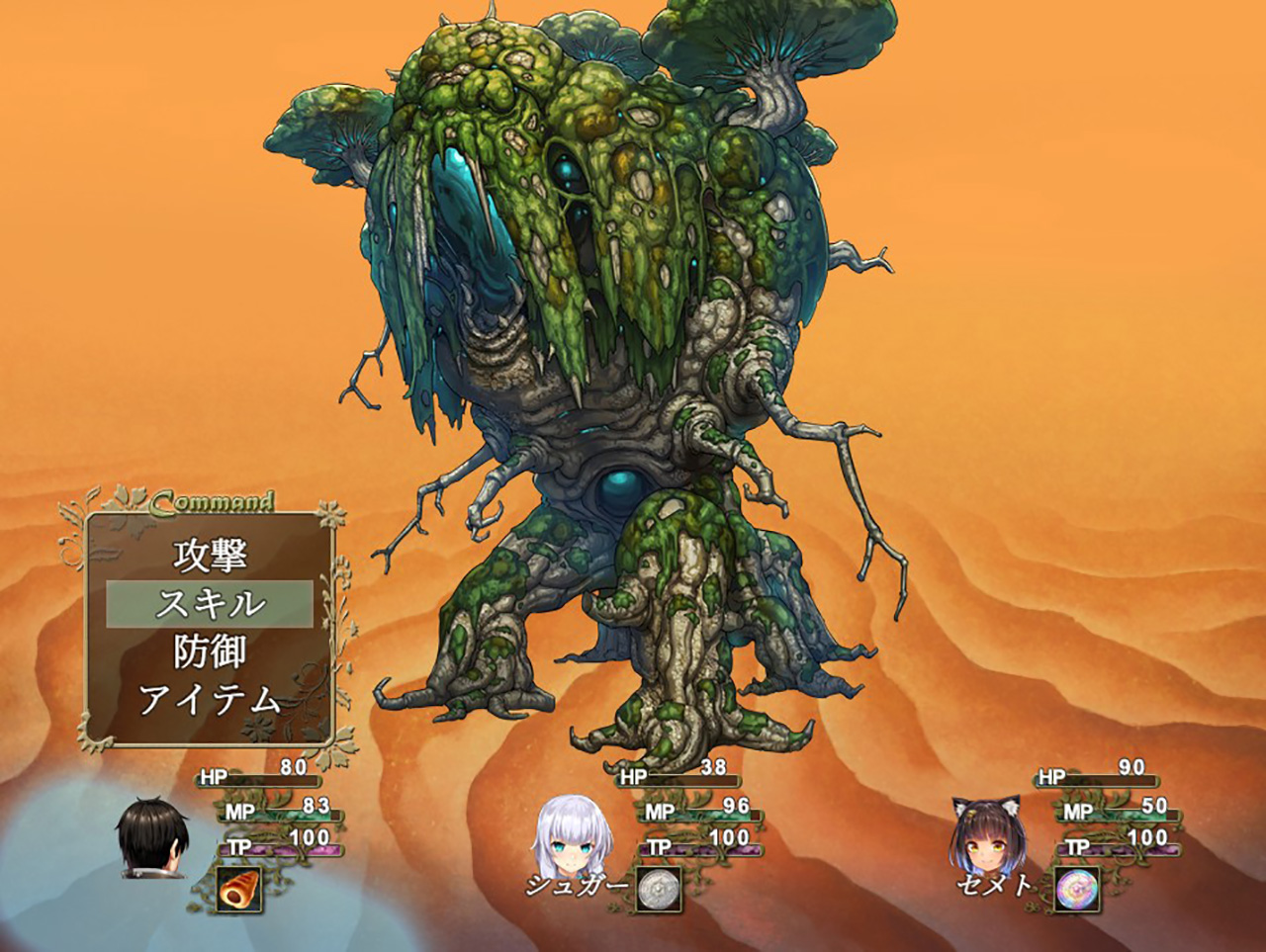Pick the 防御 defend command

[x=210, y=652]
